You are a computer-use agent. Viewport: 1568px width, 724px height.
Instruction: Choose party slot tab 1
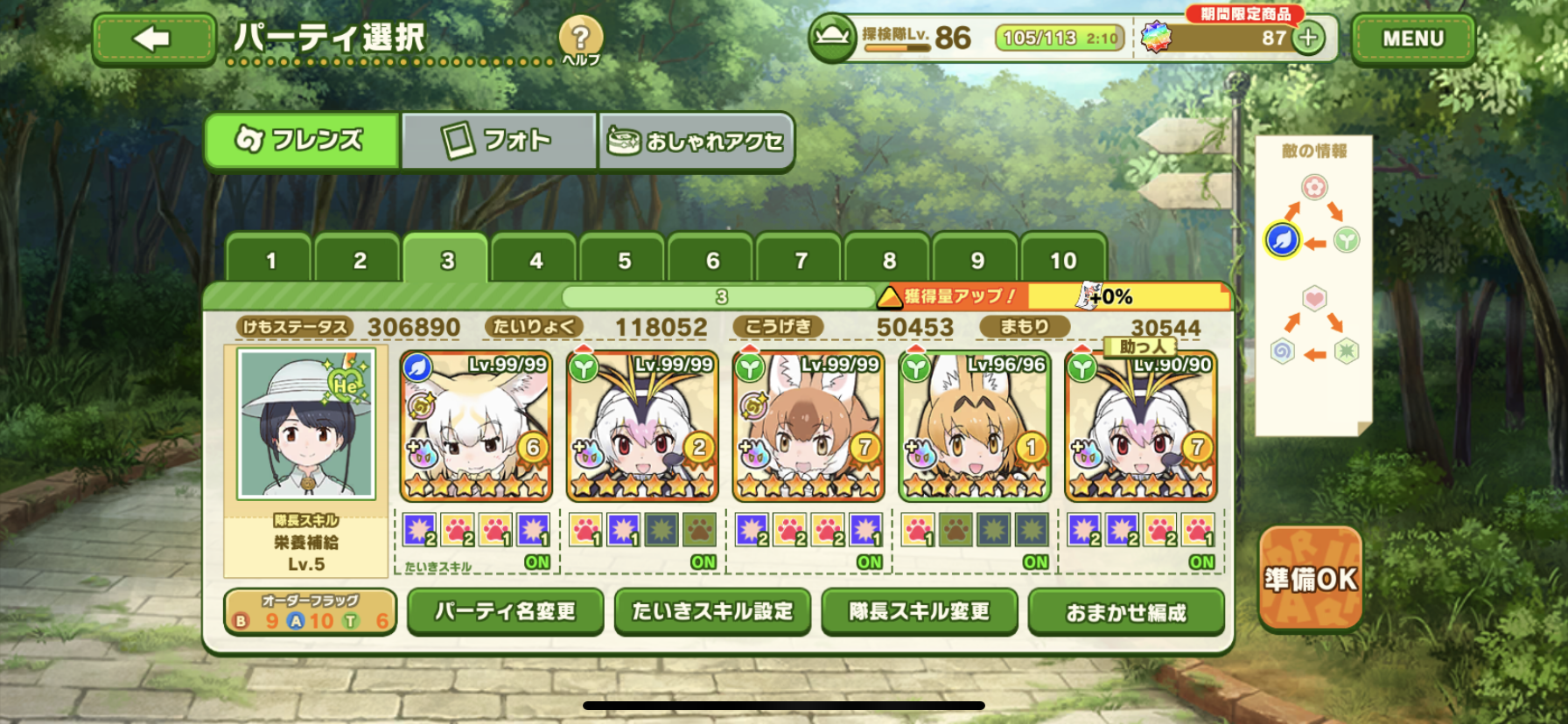tap(270, 261)
